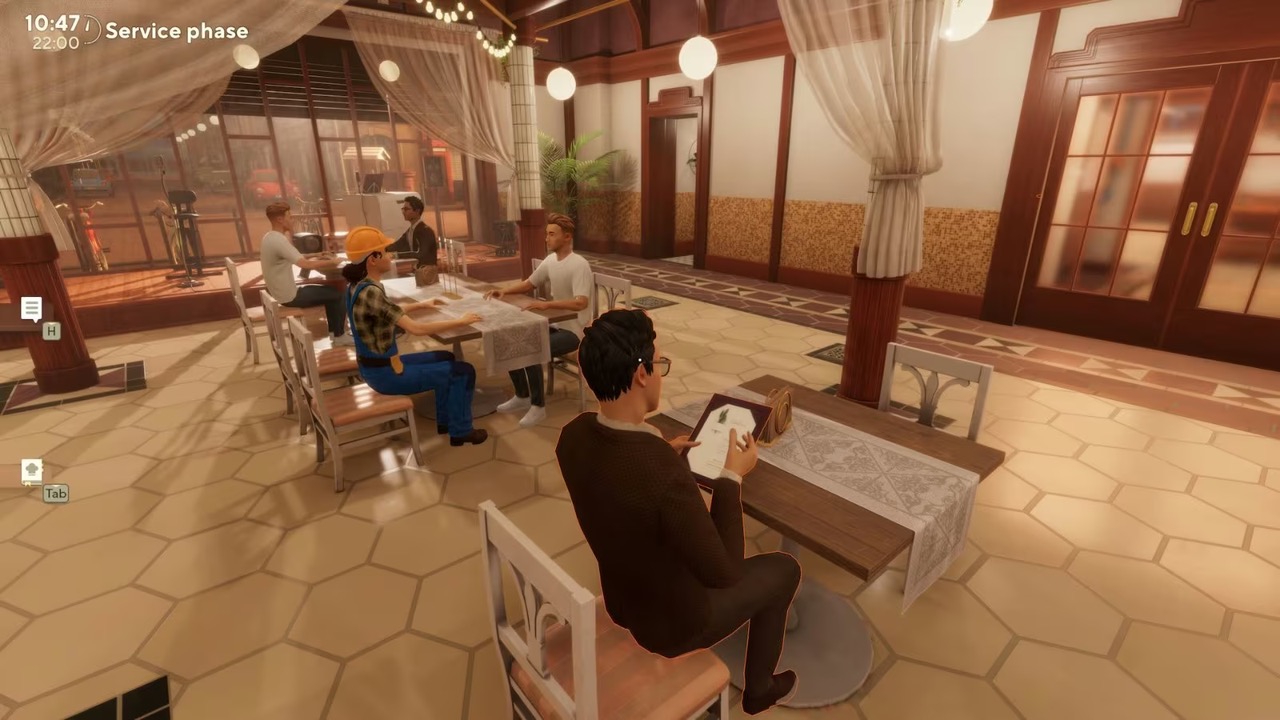This screenshot has width=1280, height=720.
Task: Click the 'H' keybind badge
Action: click(x=50, y=331)
